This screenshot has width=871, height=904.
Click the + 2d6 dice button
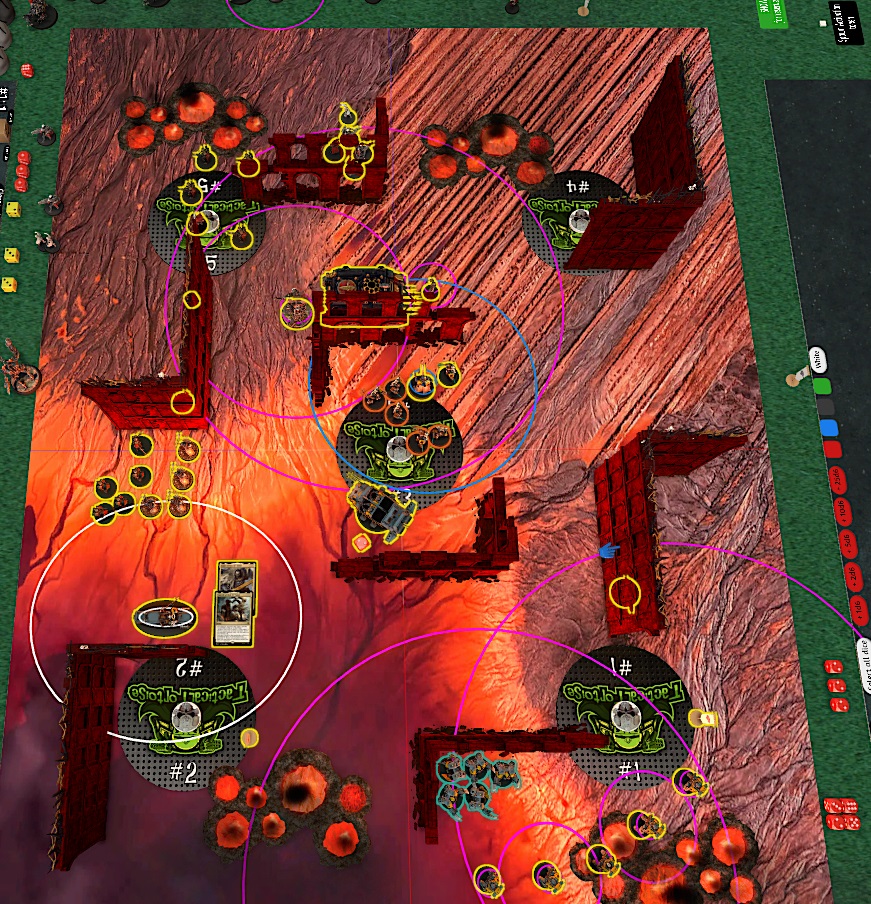(x=853, y=577)
